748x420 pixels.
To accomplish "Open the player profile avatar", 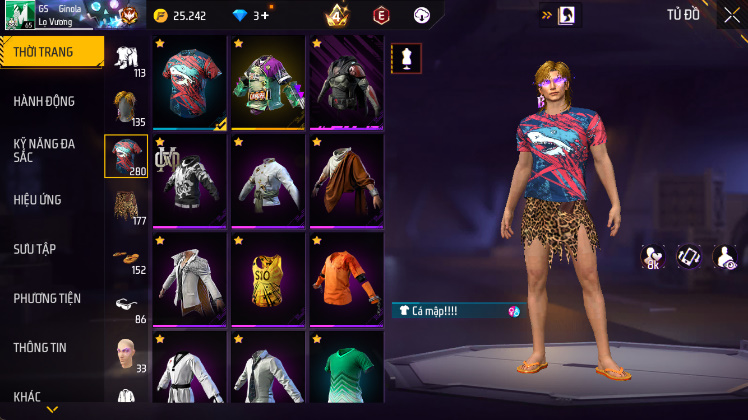I will tap(18, 15).
